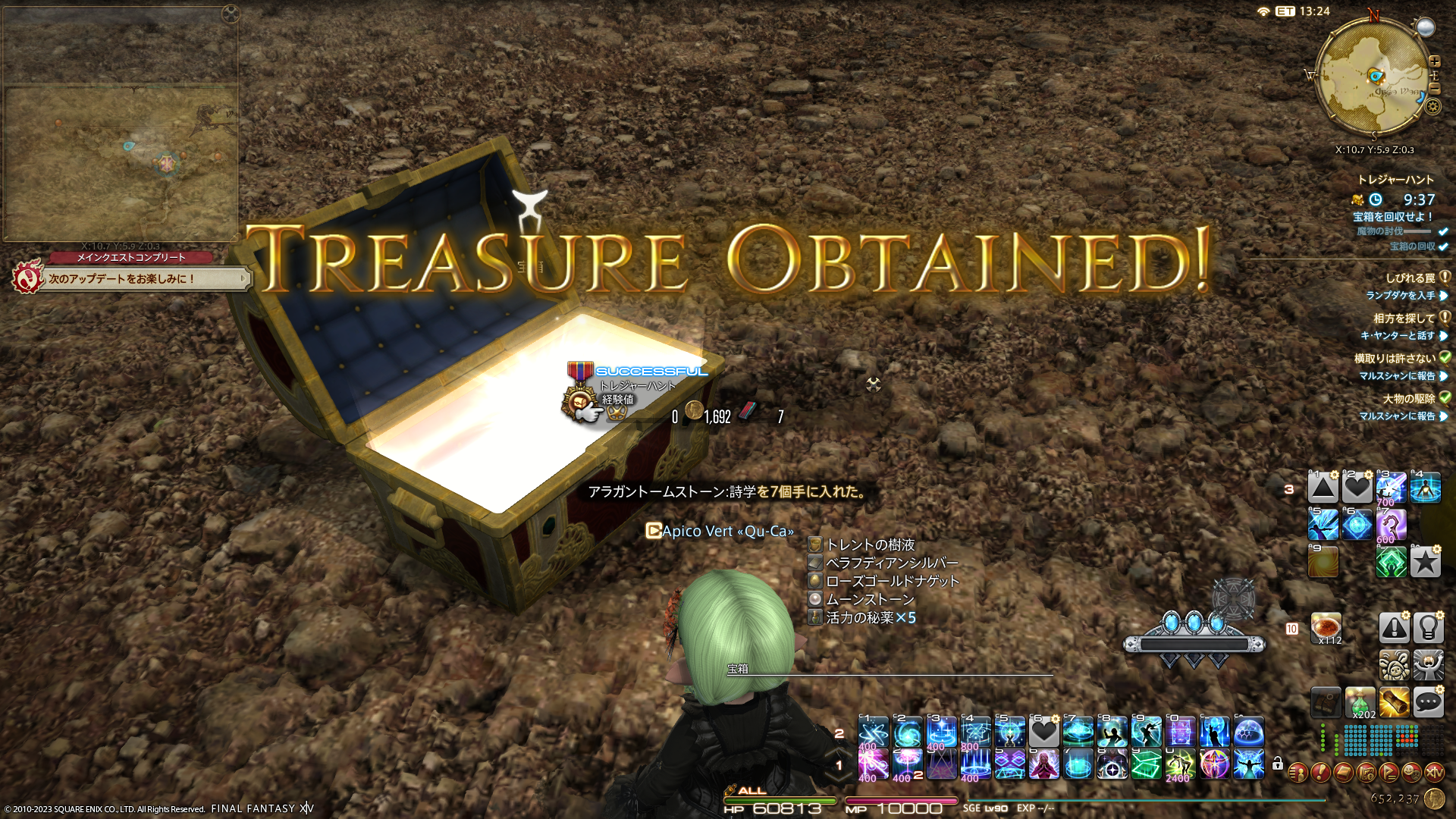Zoom in the minimap with plus button
The height and width of the screenshot is (819, 1456).
(x=1434, y=61)
